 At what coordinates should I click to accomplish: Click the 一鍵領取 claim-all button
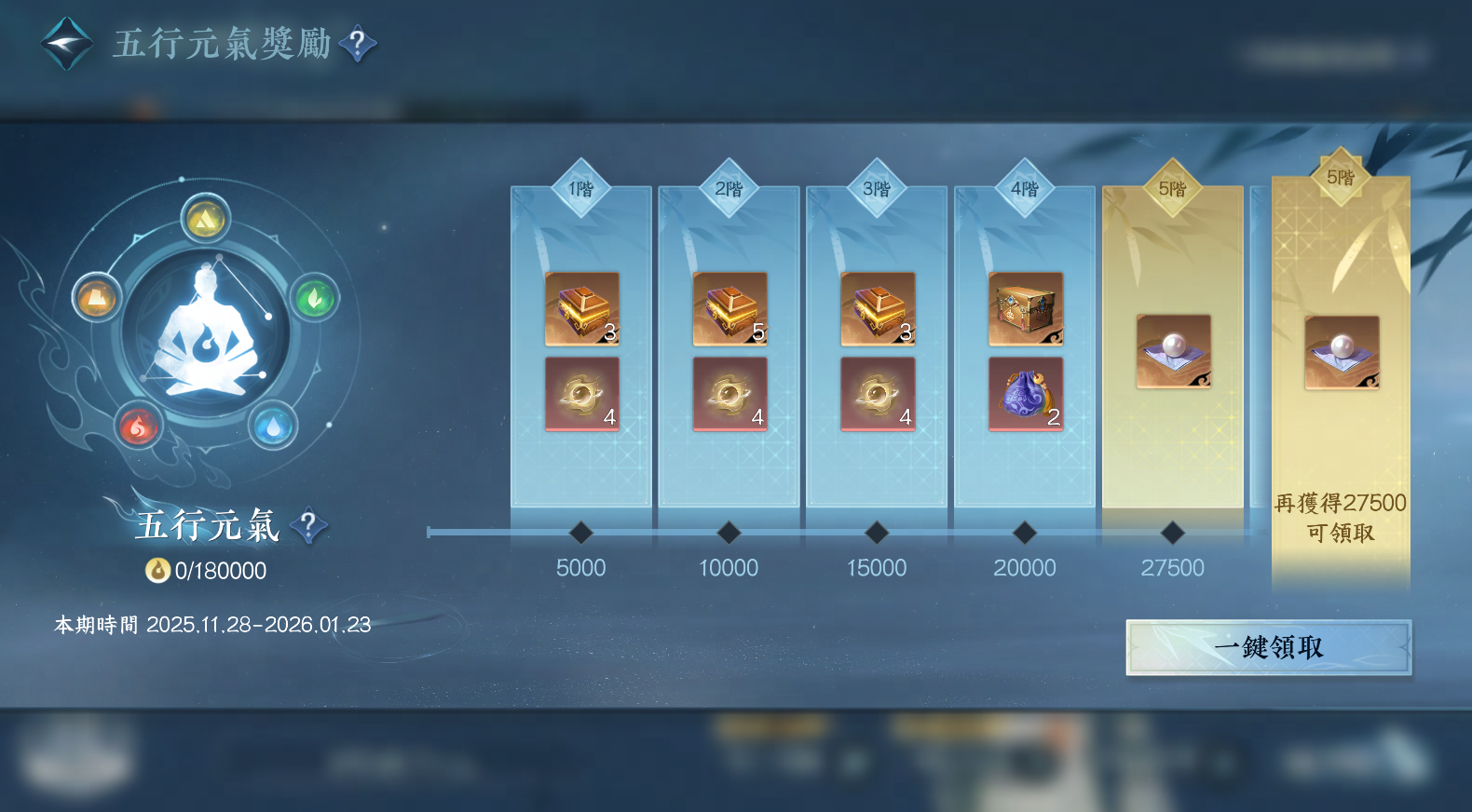1268,647
